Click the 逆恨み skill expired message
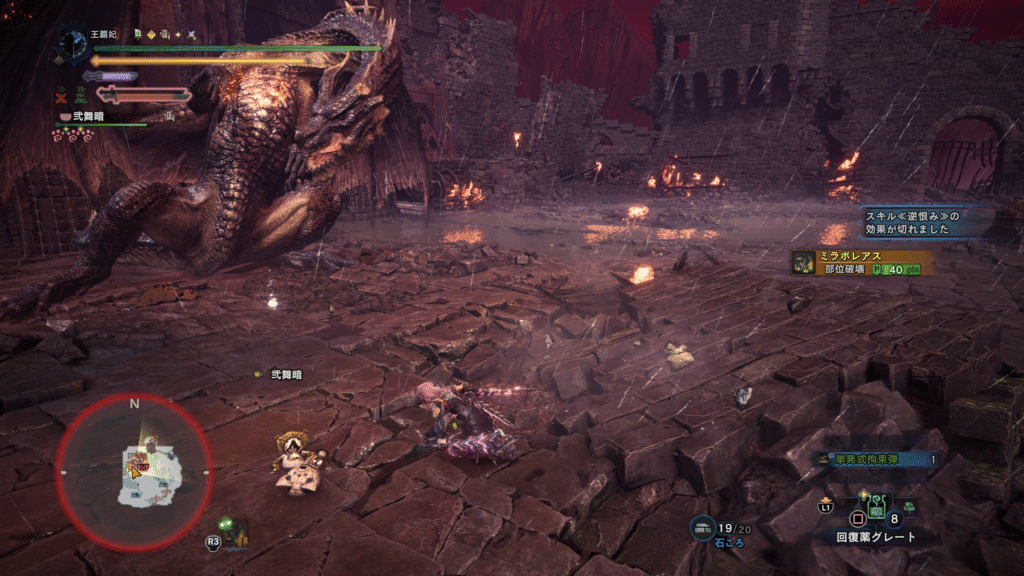 click(912, 222)
